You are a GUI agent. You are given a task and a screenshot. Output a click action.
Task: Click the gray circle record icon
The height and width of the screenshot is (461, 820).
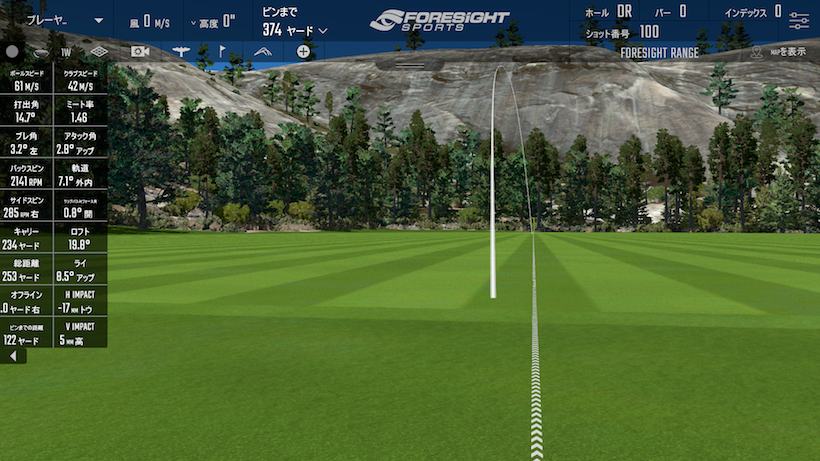click(12, 51)
